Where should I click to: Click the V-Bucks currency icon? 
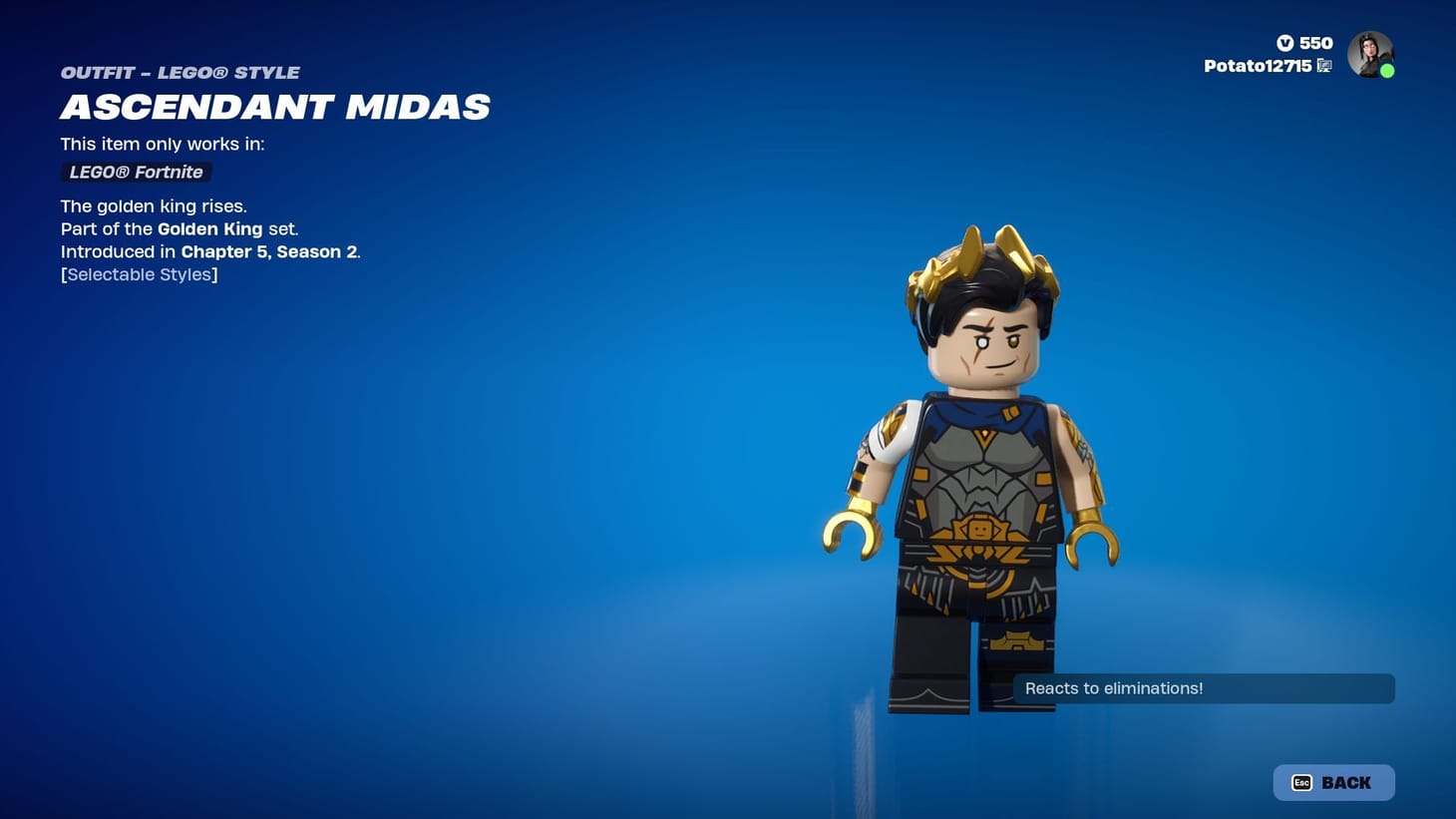(1286, 43)
